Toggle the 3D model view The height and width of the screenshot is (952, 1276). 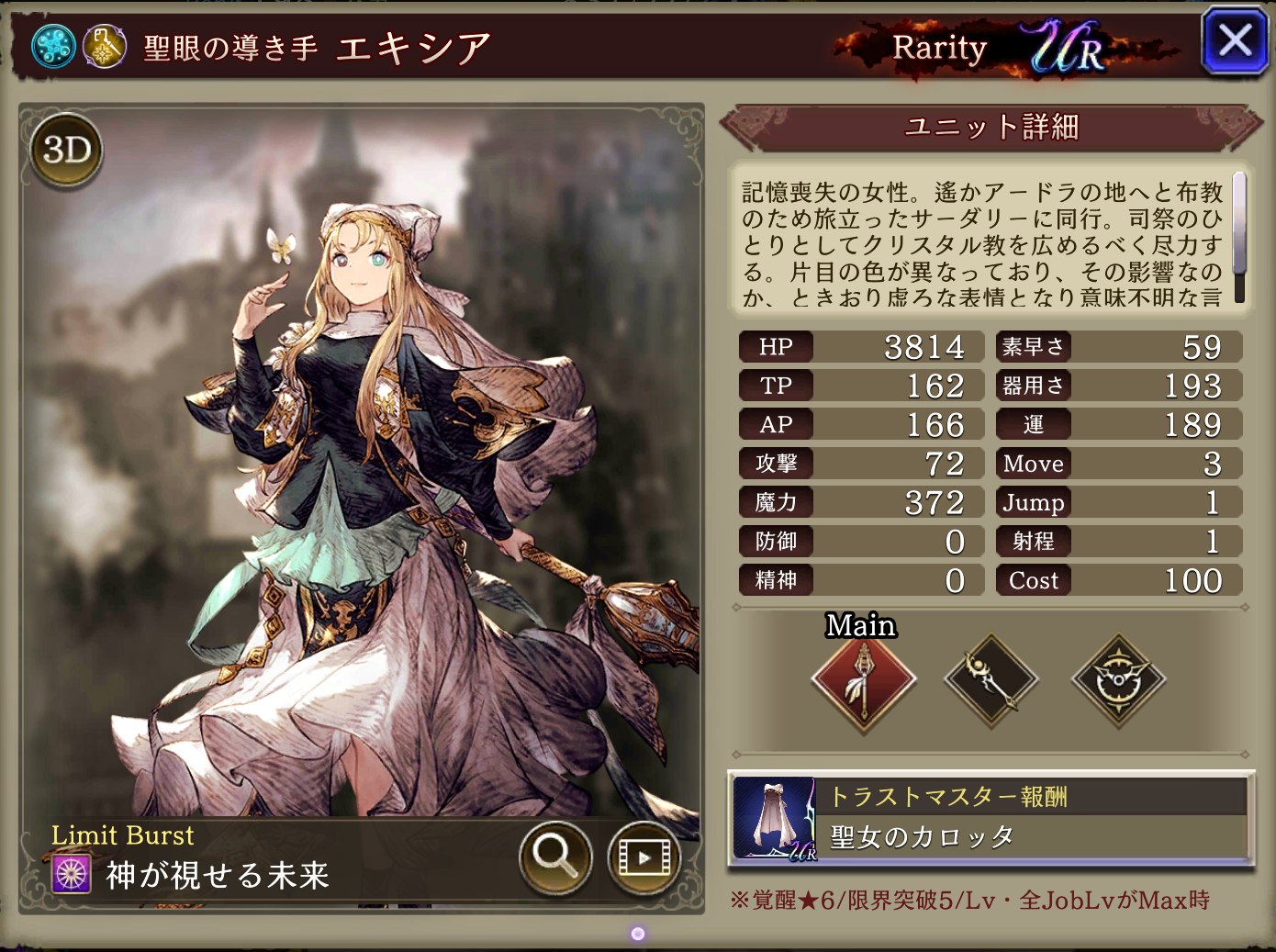pos(67,150)
